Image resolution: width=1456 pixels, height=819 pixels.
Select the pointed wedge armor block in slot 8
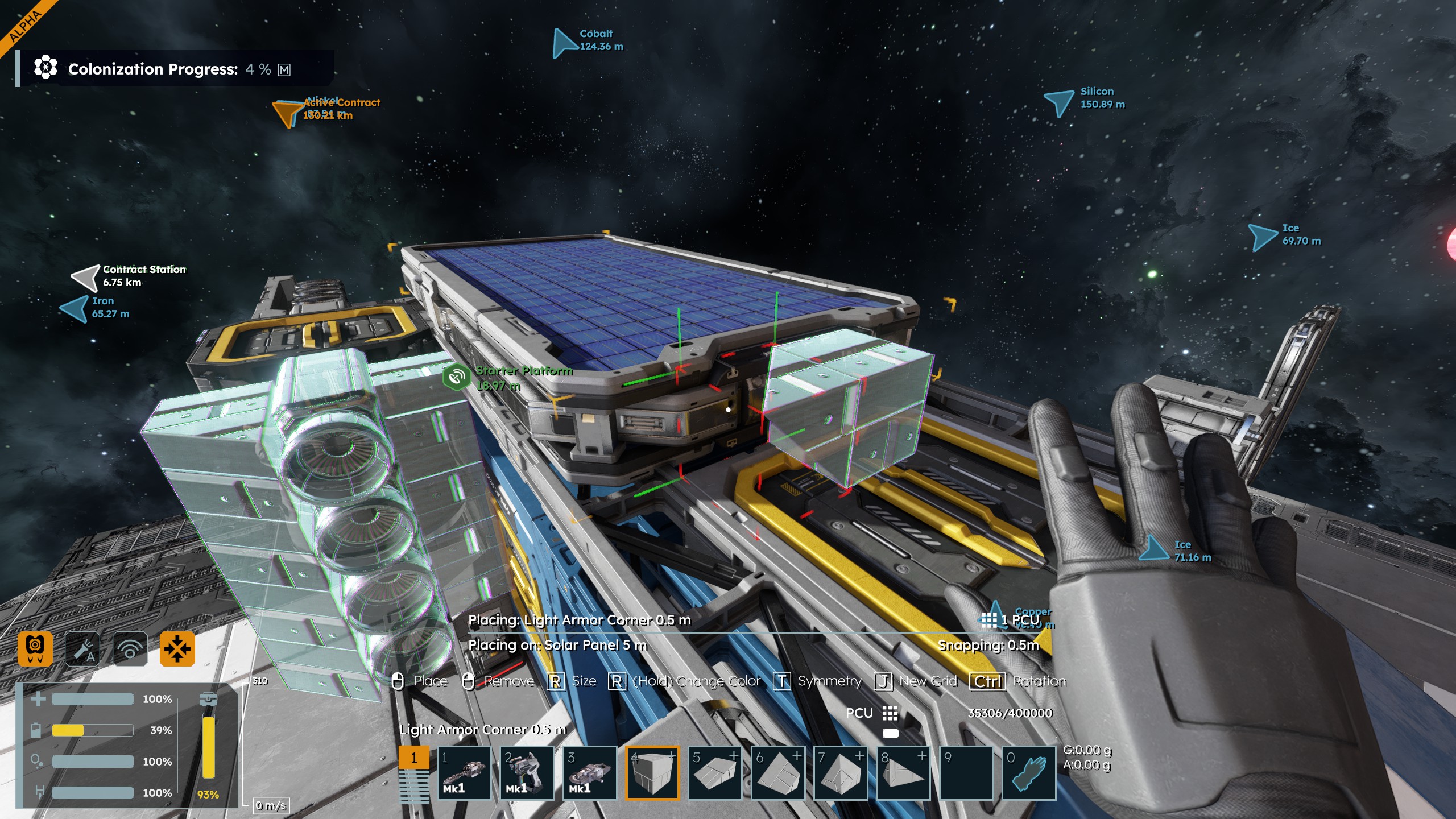pyautogui.click(x=903, y=773)
